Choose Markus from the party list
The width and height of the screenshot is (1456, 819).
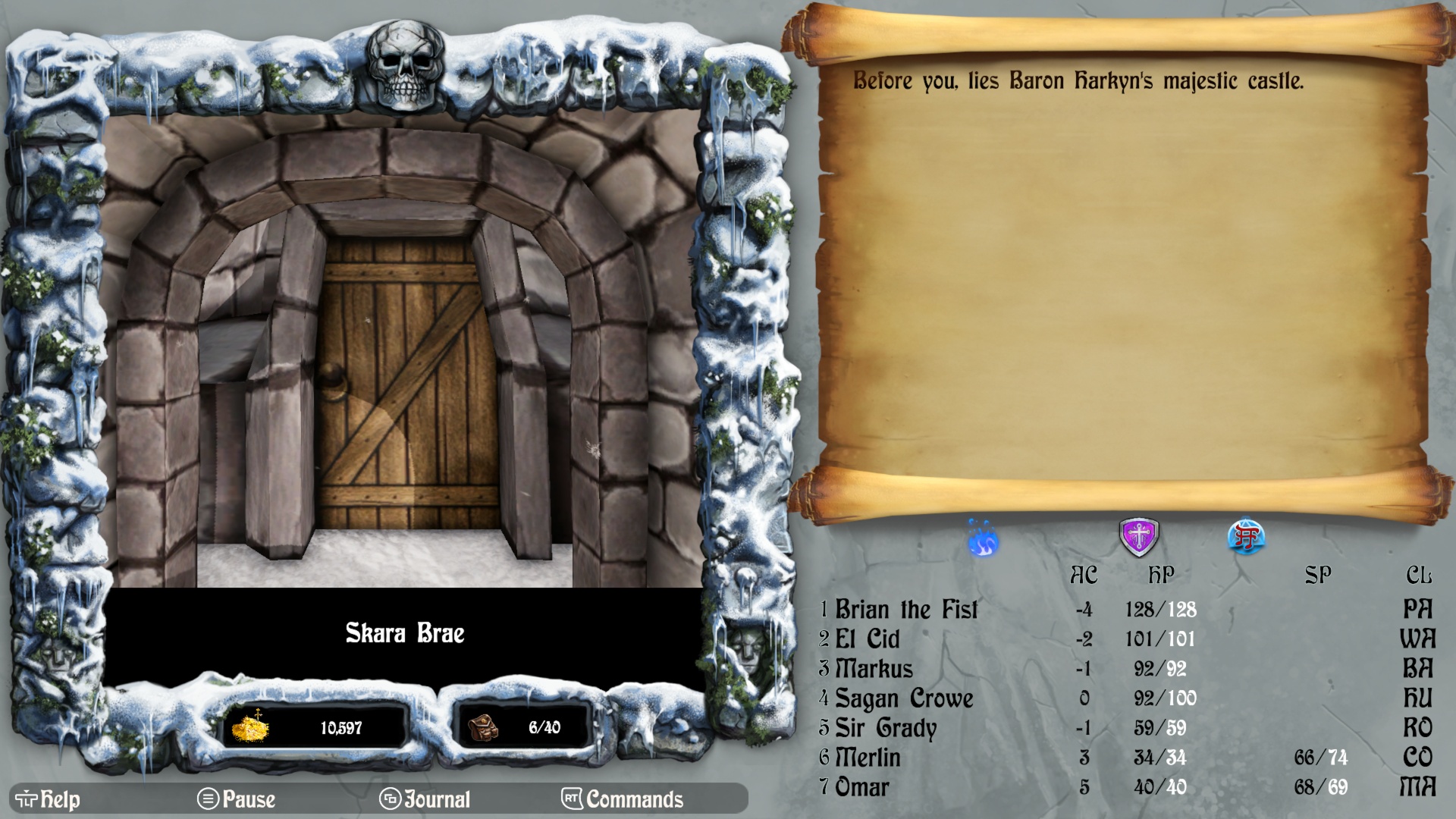(x=874, y=669)
